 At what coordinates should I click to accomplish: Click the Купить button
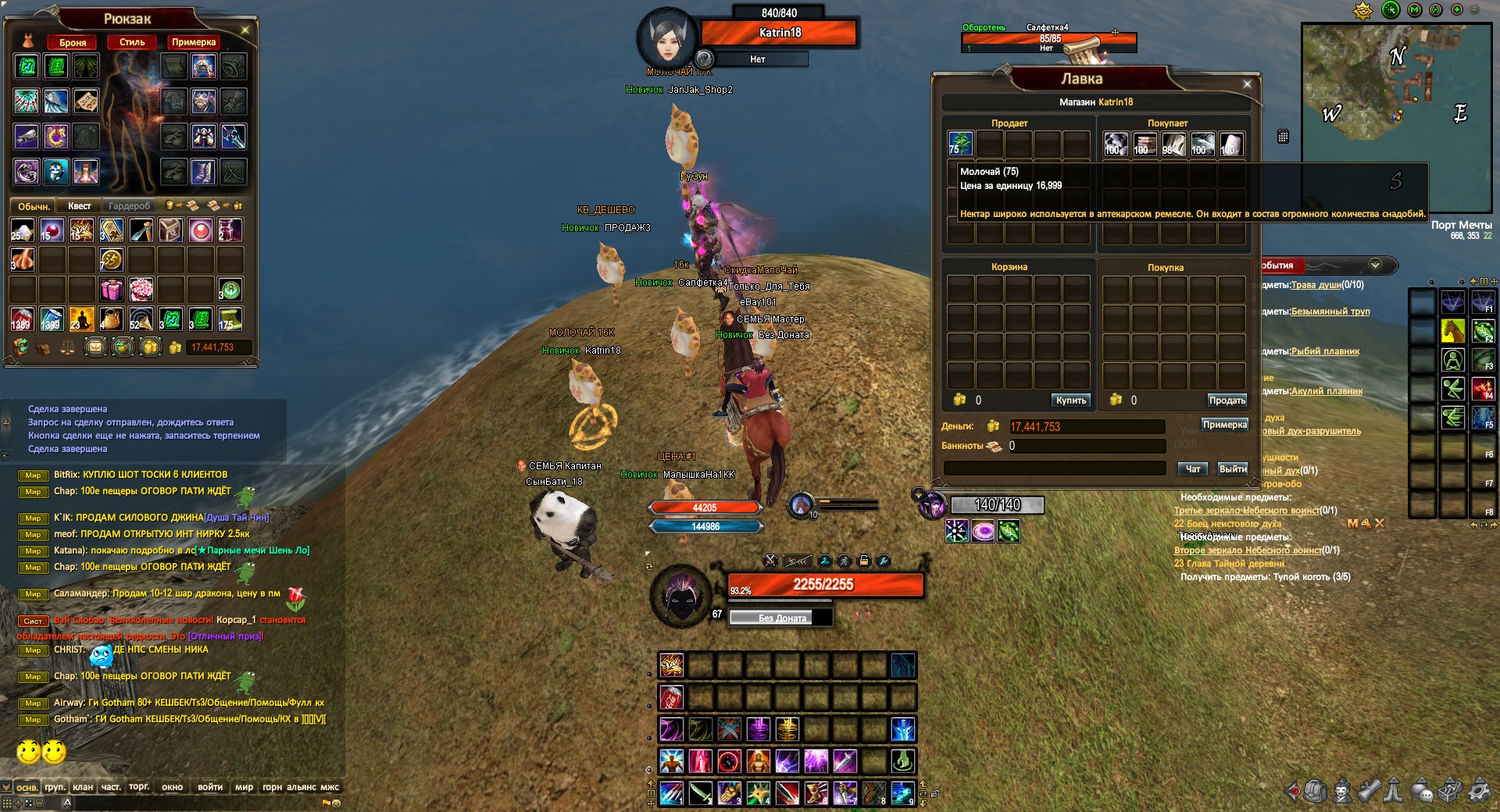[1070, 401]
